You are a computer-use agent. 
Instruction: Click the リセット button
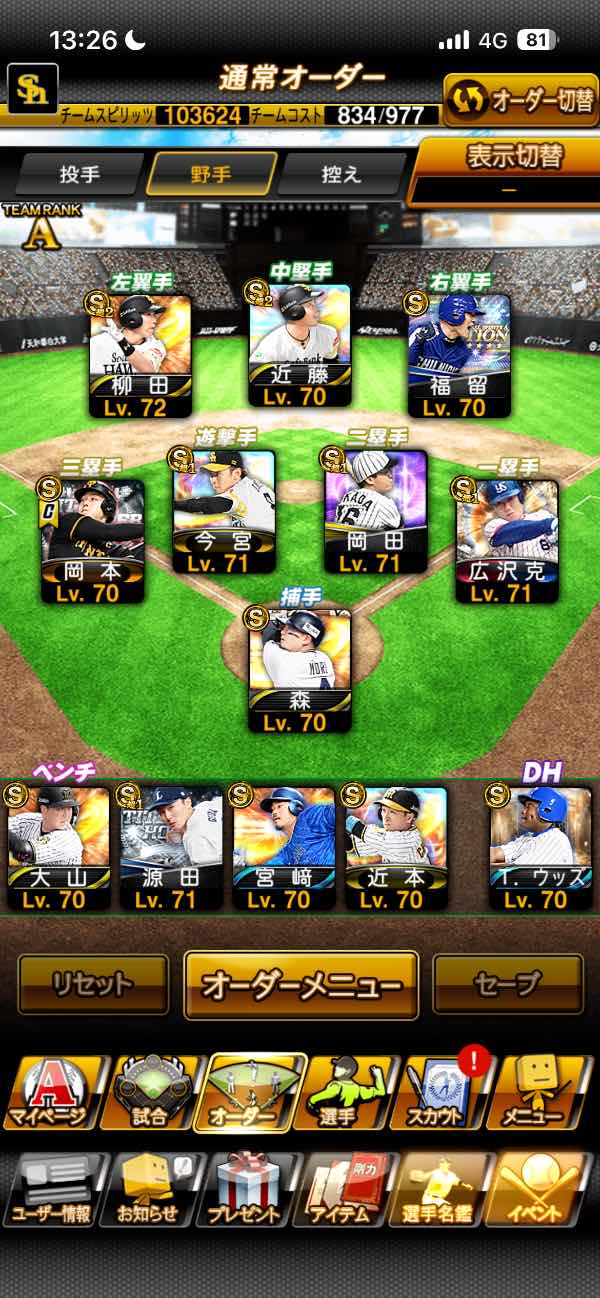click(93, 985)
